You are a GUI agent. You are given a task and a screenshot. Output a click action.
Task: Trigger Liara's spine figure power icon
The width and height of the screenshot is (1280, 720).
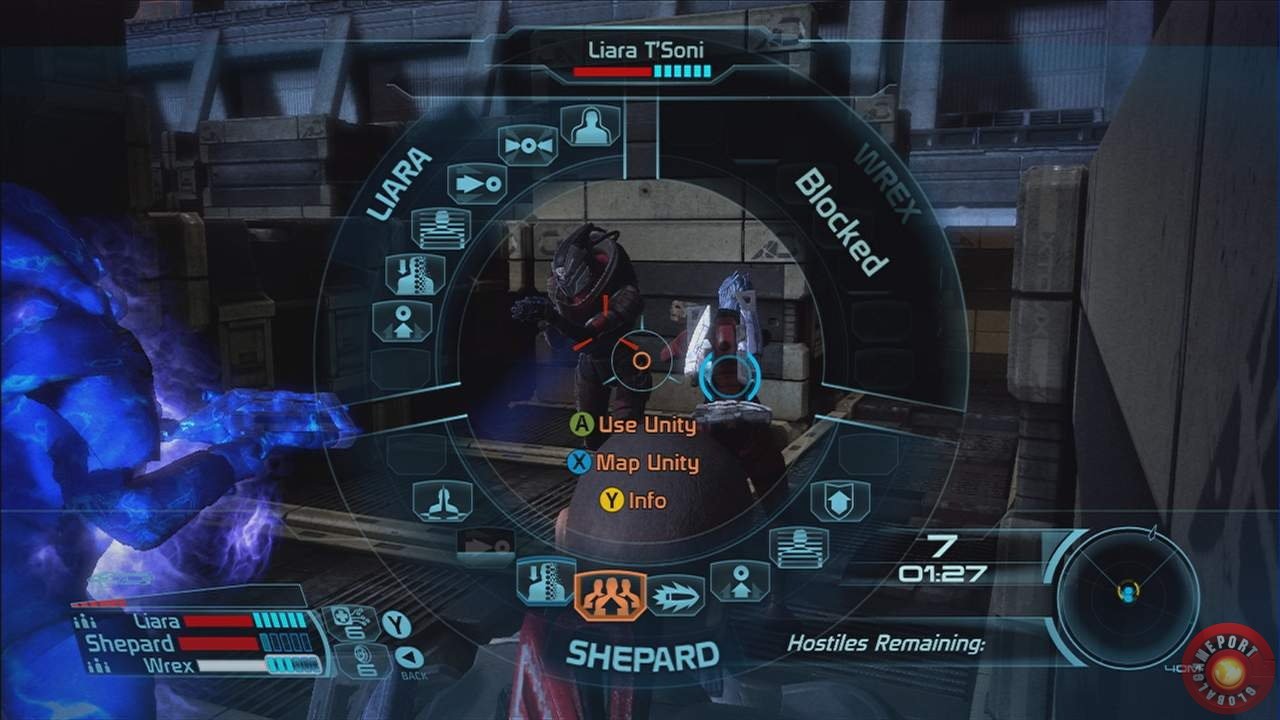415,274
